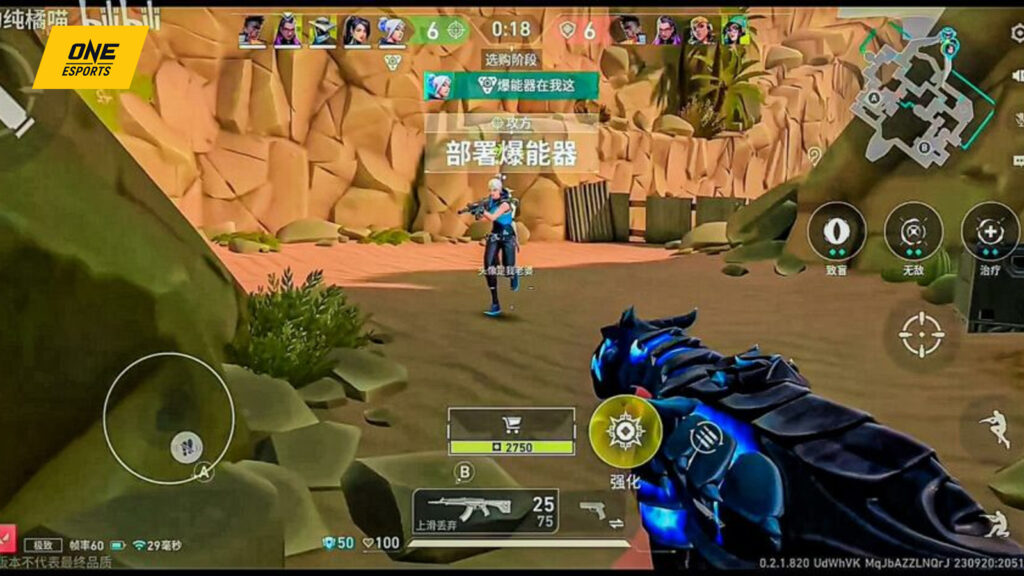This screenshot has height=576, width=1024.
Task: Trigger the 治疗 heal ability
Action: click(x=990, y=231)
